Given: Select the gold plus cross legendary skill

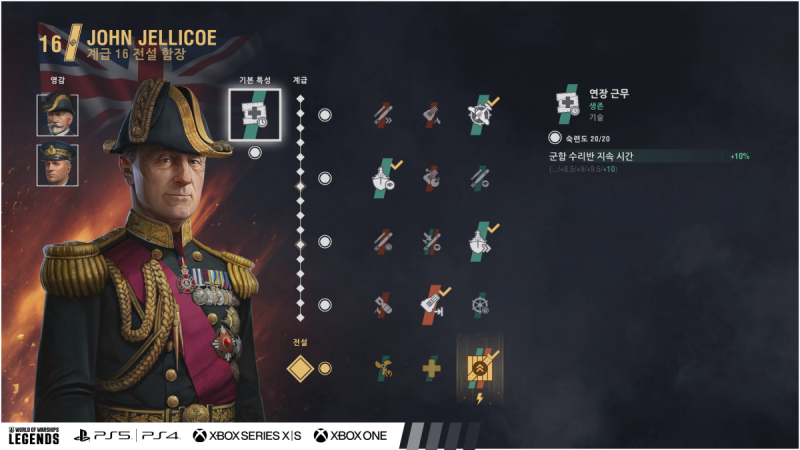Looking at the screenshot, I should click(432, 368).
